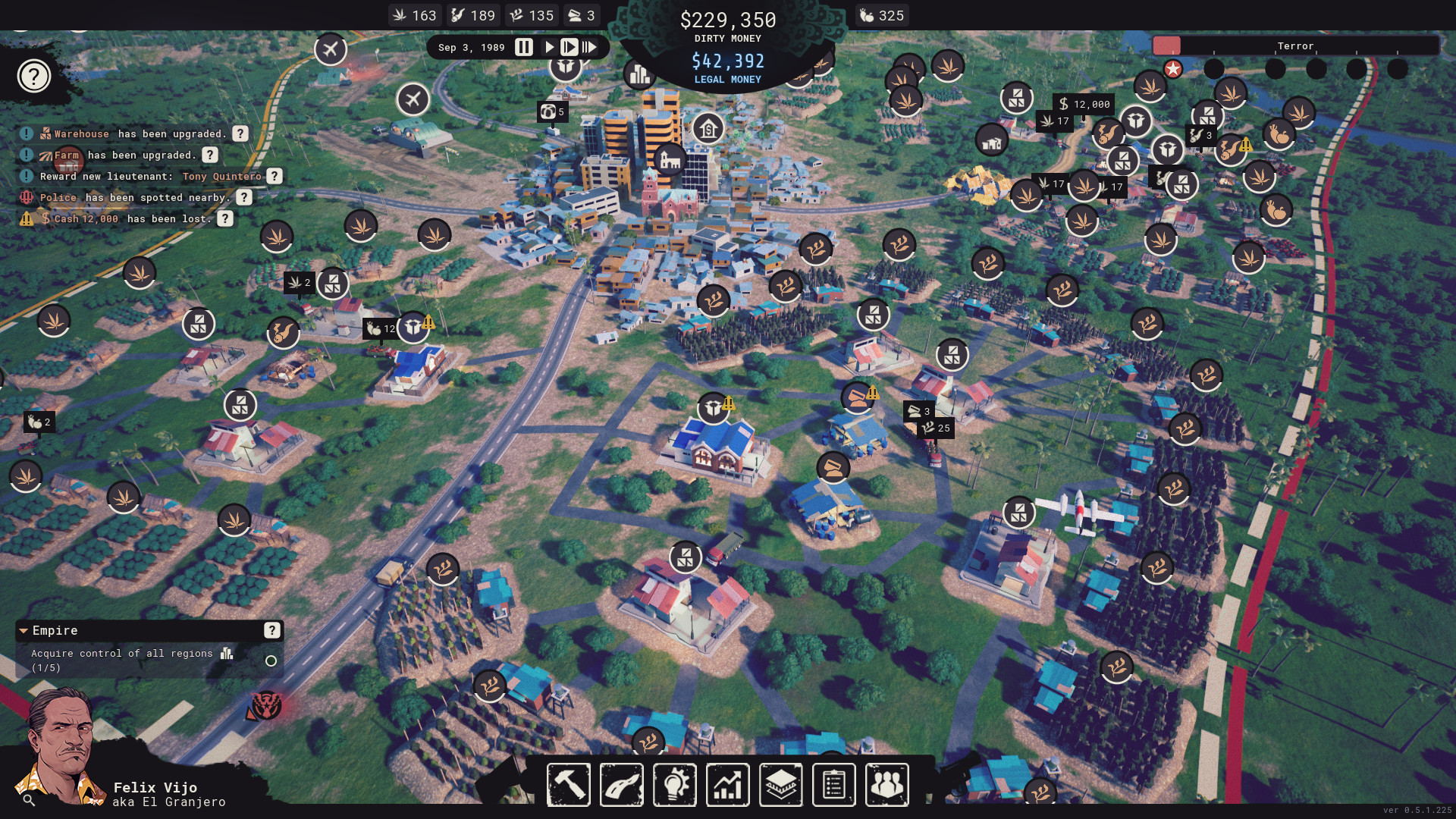Select the hammer construction tool

(567, 785)
